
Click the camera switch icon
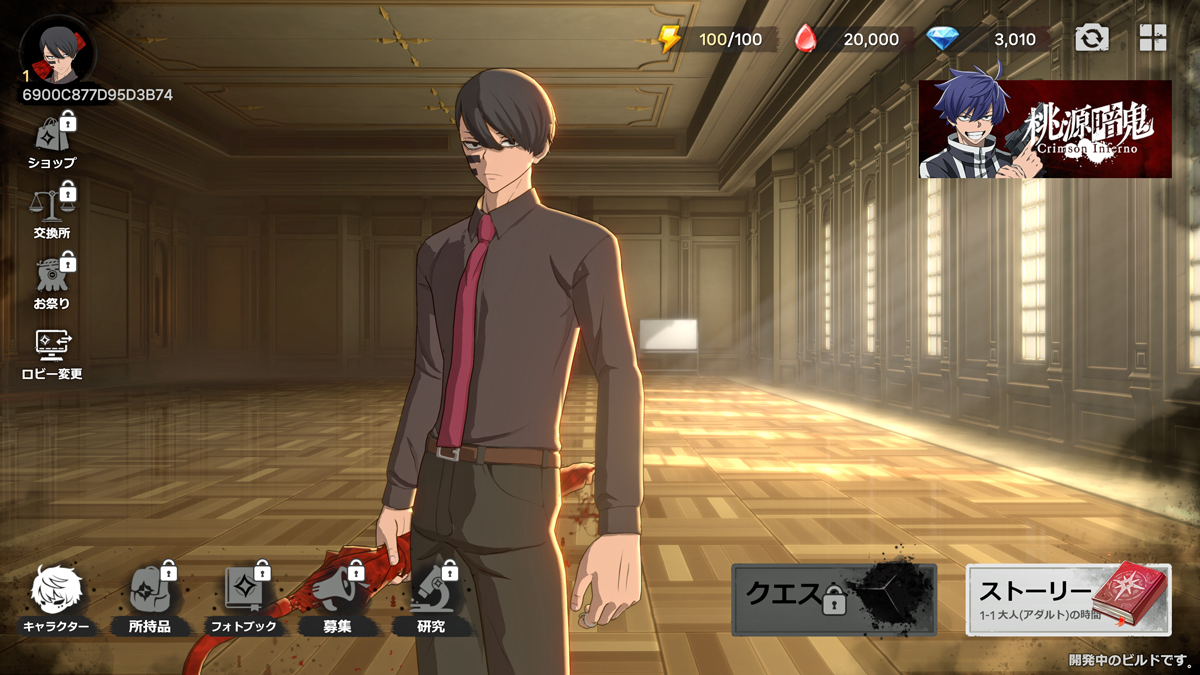coord(1092,39)
